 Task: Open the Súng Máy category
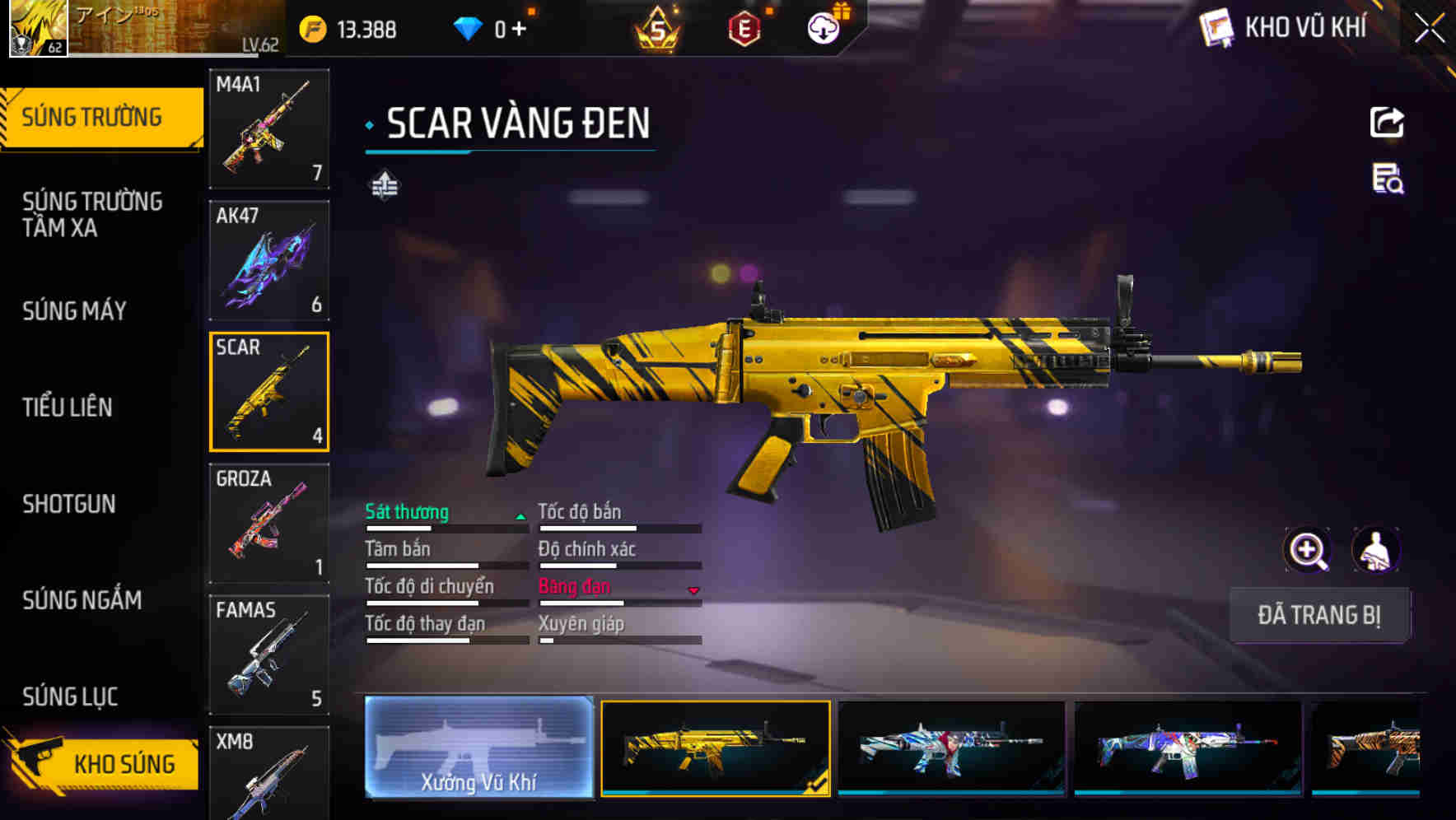[75, 311]
